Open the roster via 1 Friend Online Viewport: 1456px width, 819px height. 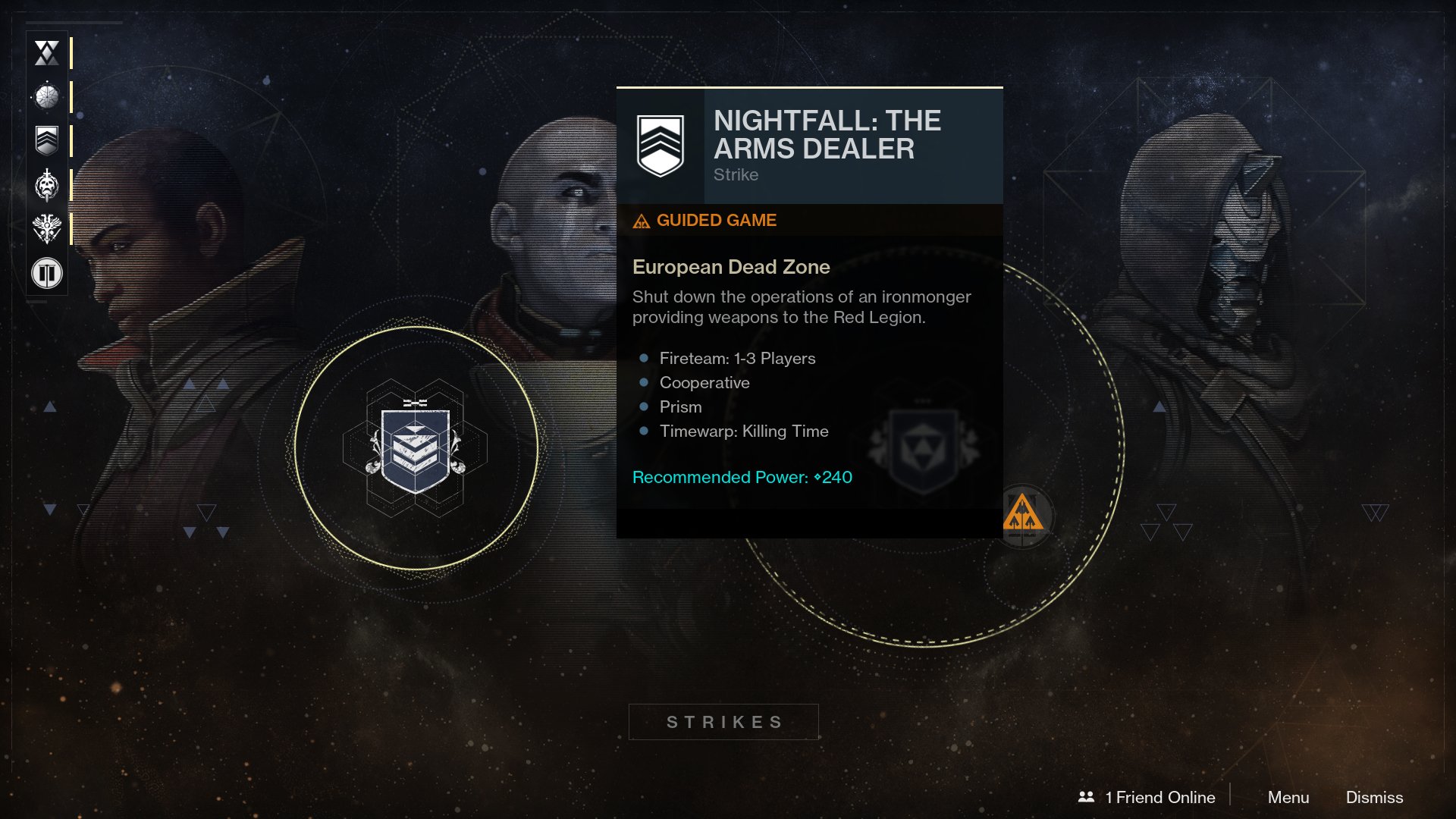pos(1159,797)
